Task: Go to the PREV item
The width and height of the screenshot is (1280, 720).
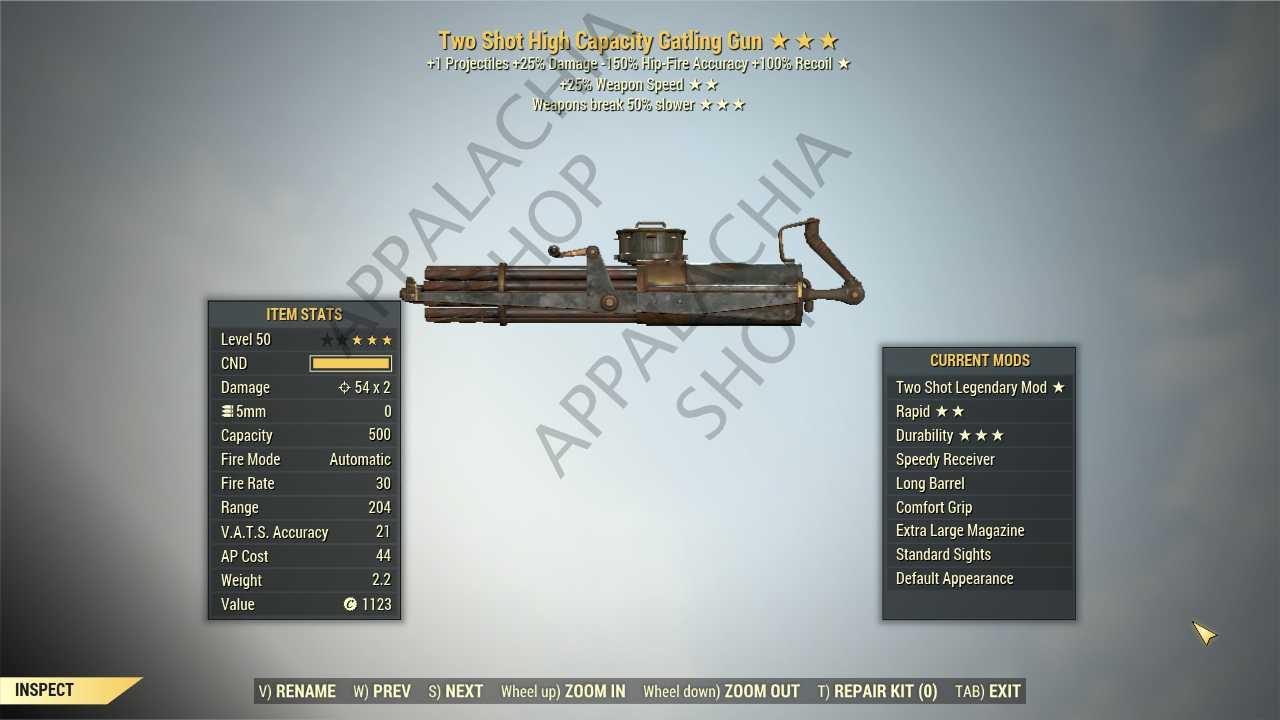Action: tap(382, 691)
